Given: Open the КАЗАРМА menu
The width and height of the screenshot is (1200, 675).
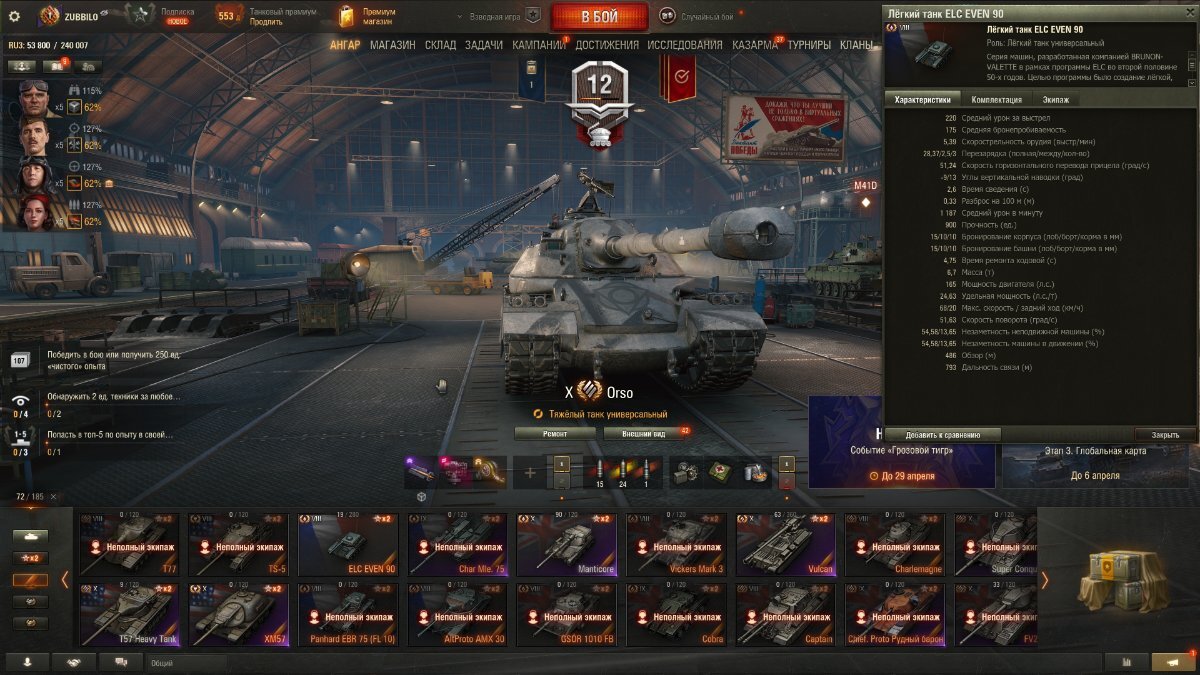Looking at the screenshot, I should (x=754, y=45).
